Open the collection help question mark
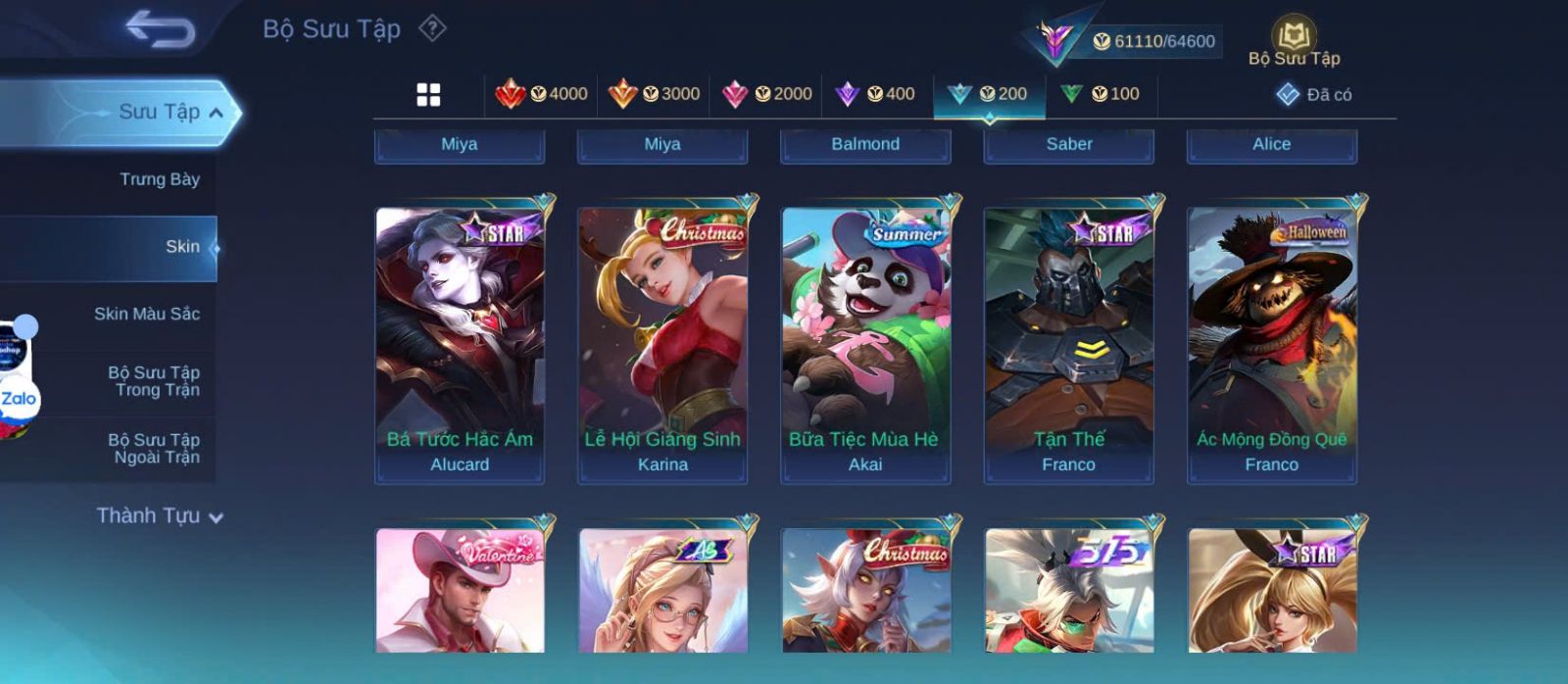 tap(432, 28)
